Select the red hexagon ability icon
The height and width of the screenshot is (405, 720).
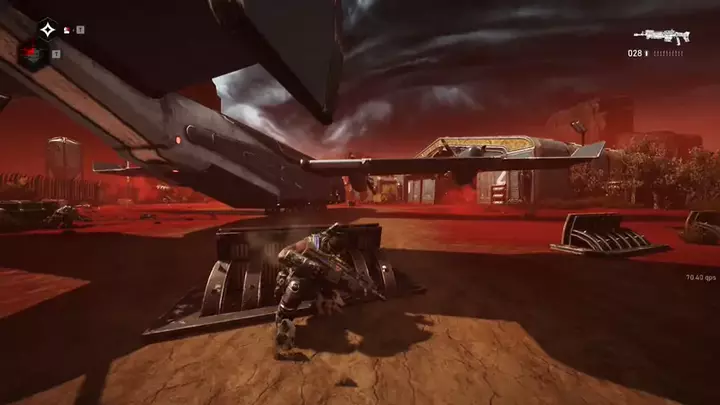pos(35,53)
